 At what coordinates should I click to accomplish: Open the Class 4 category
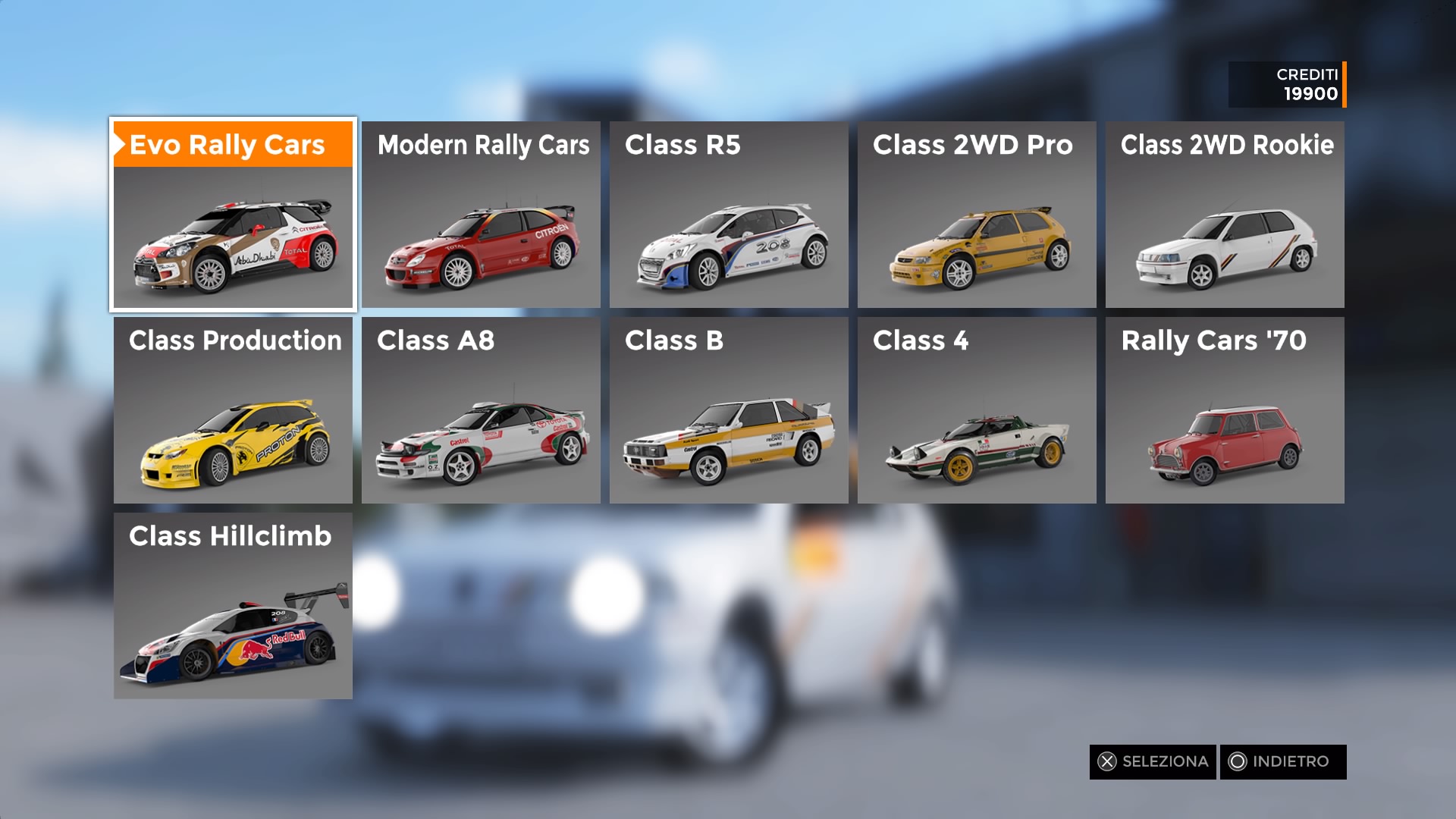pos(977,410)
